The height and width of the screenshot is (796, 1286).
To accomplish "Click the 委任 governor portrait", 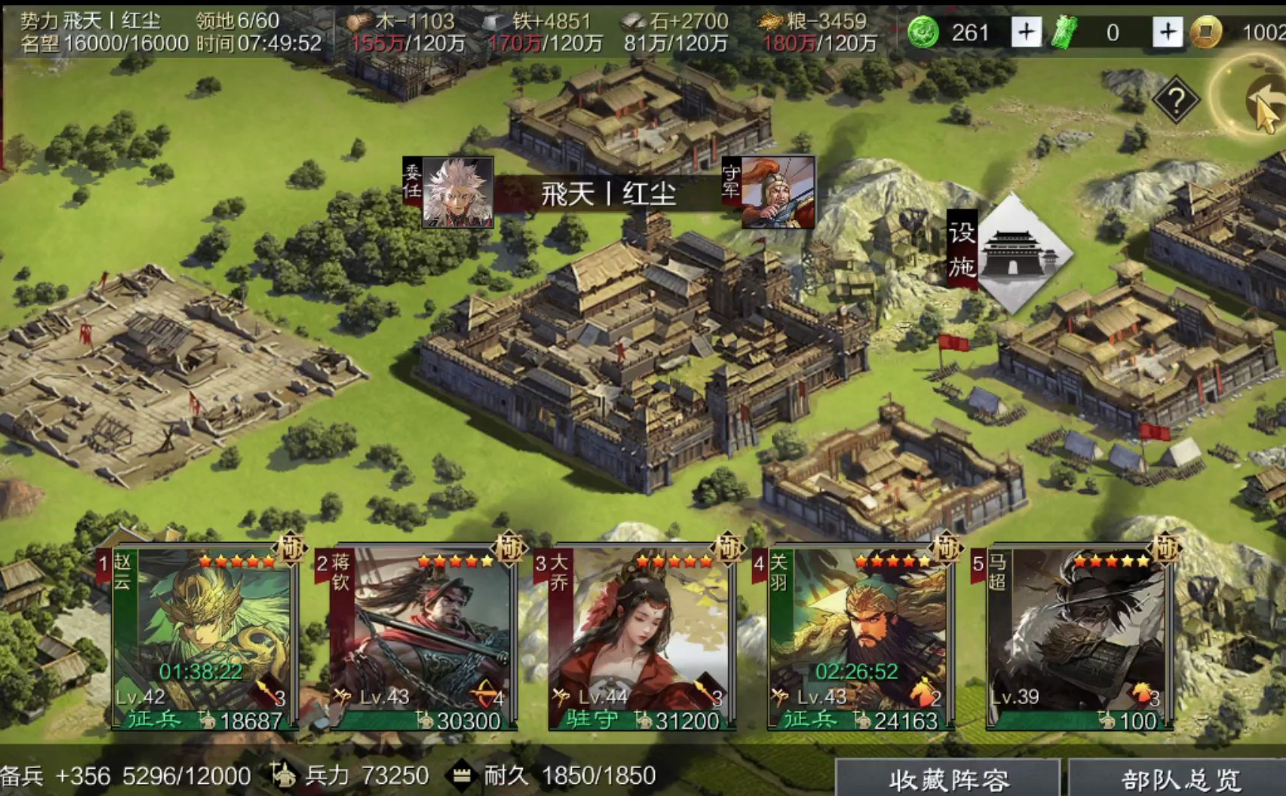I will [457, 192].
